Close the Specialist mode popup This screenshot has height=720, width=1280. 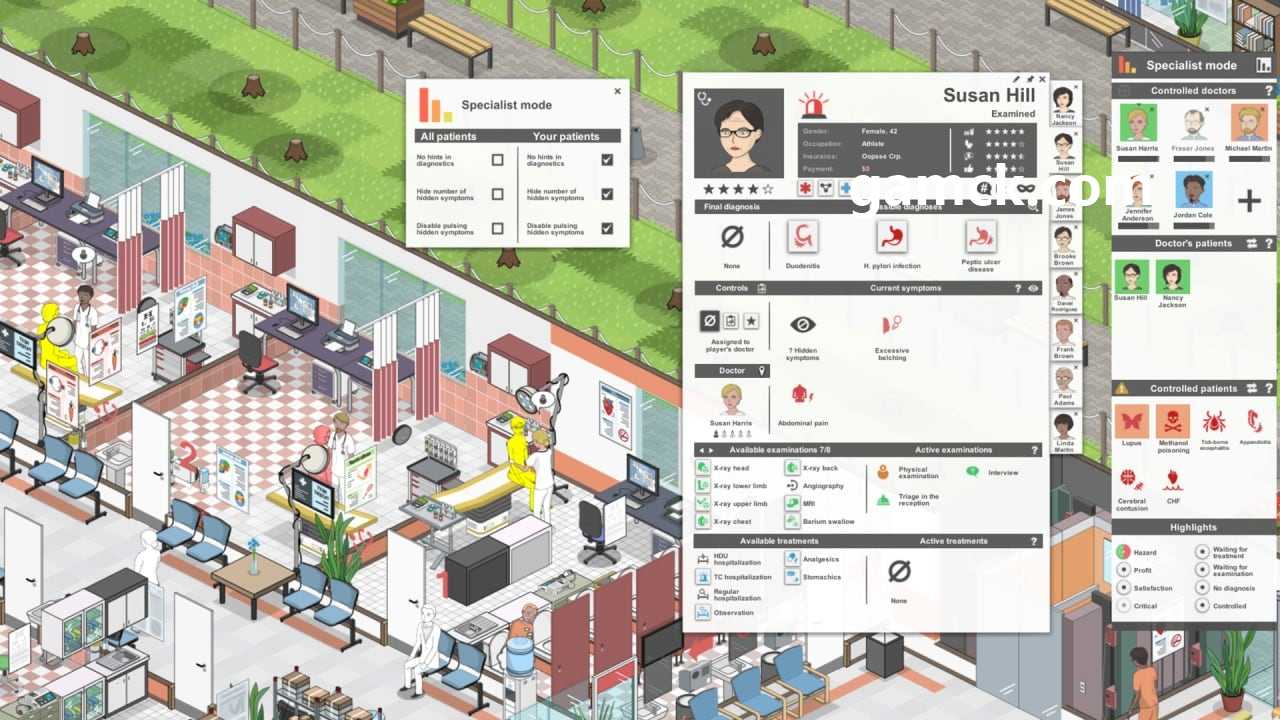[x=617, y=91]
